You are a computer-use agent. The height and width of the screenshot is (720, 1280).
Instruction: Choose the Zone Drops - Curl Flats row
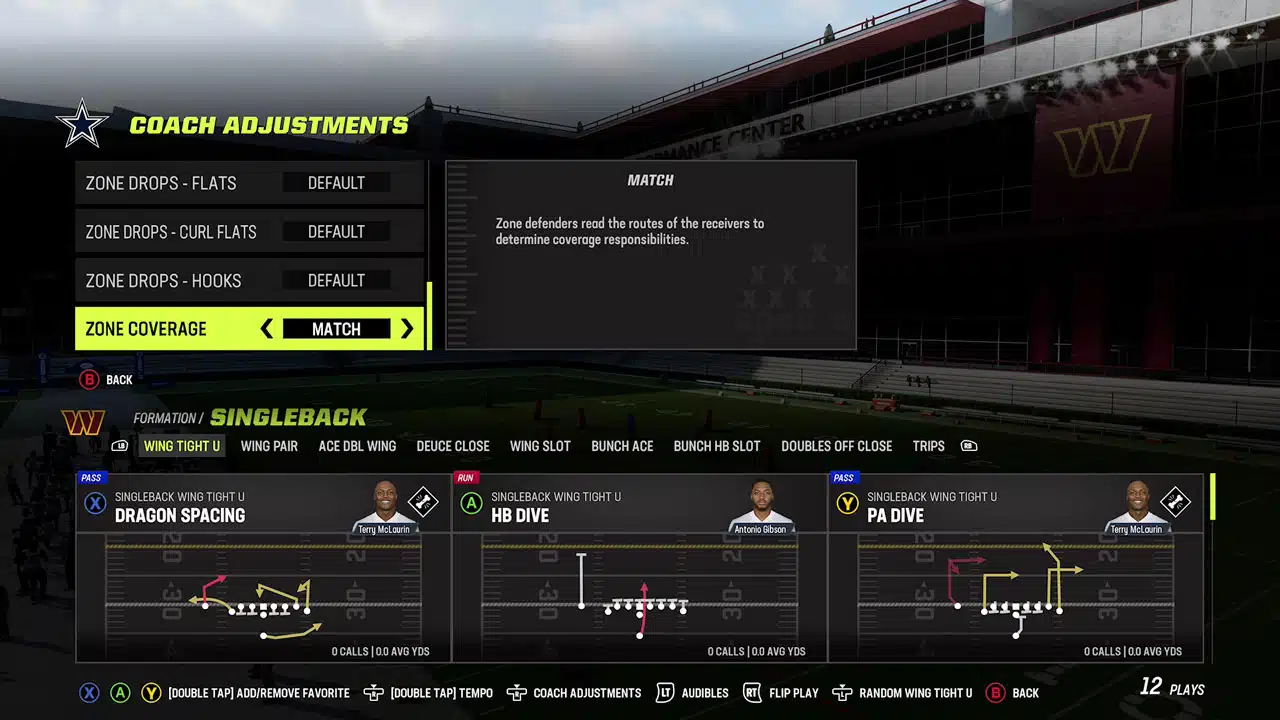pos(249,232)
